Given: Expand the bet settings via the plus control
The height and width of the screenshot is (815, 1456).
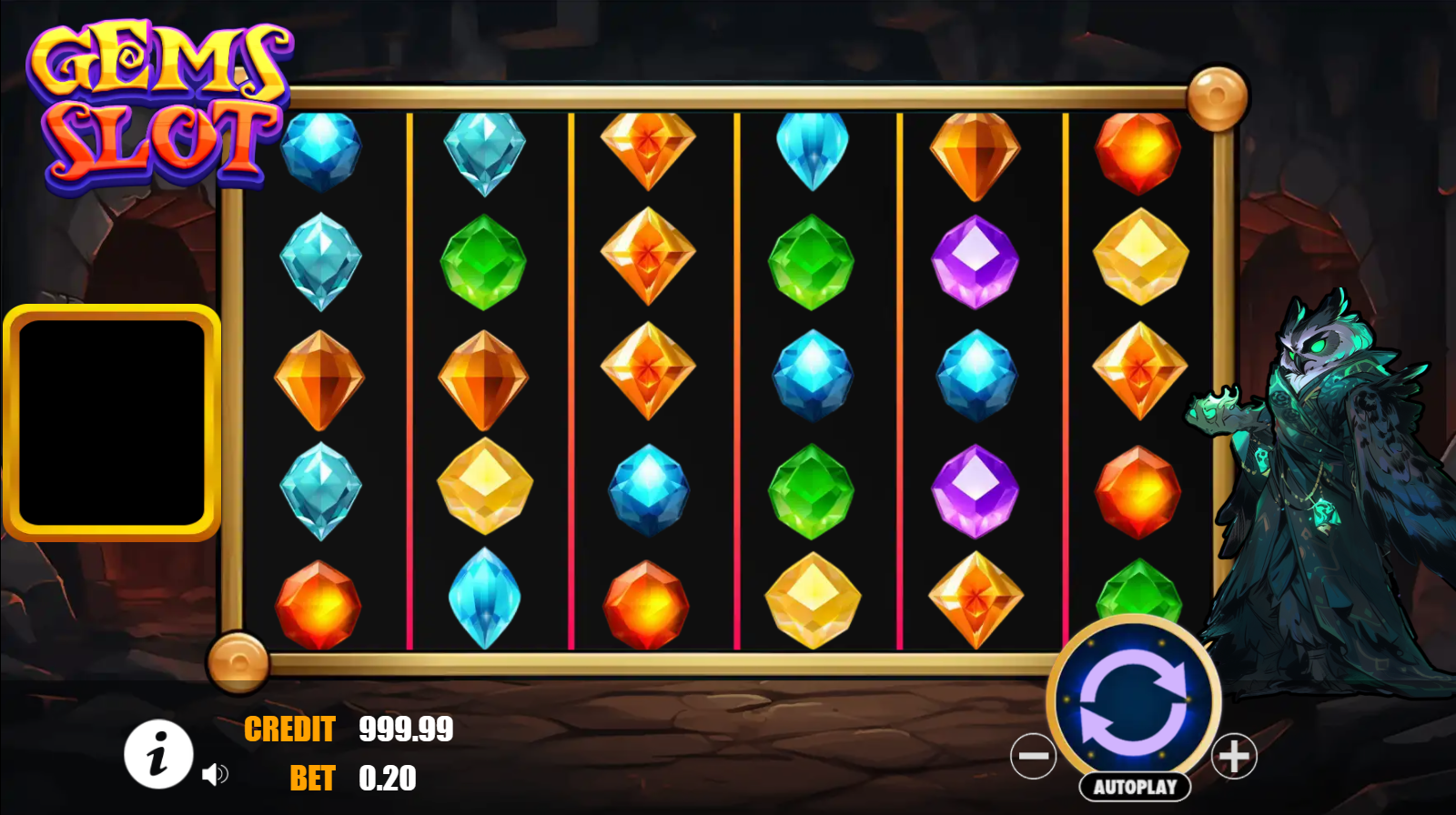Looking at the screenshot, I should pyautogui.click(x=1234, y=757).
